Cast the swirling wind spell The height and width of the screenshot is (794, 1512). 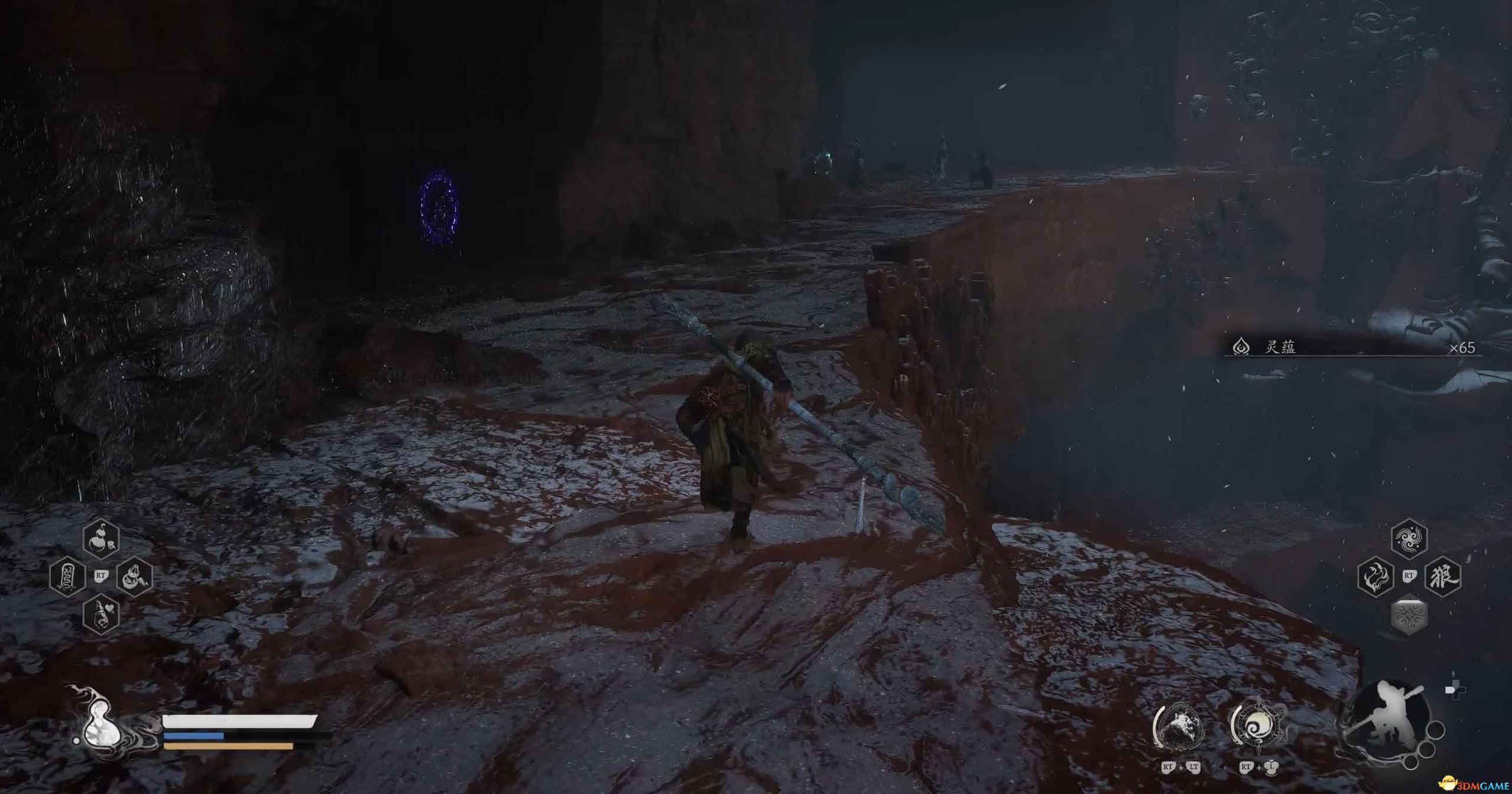coord(1409,539)
